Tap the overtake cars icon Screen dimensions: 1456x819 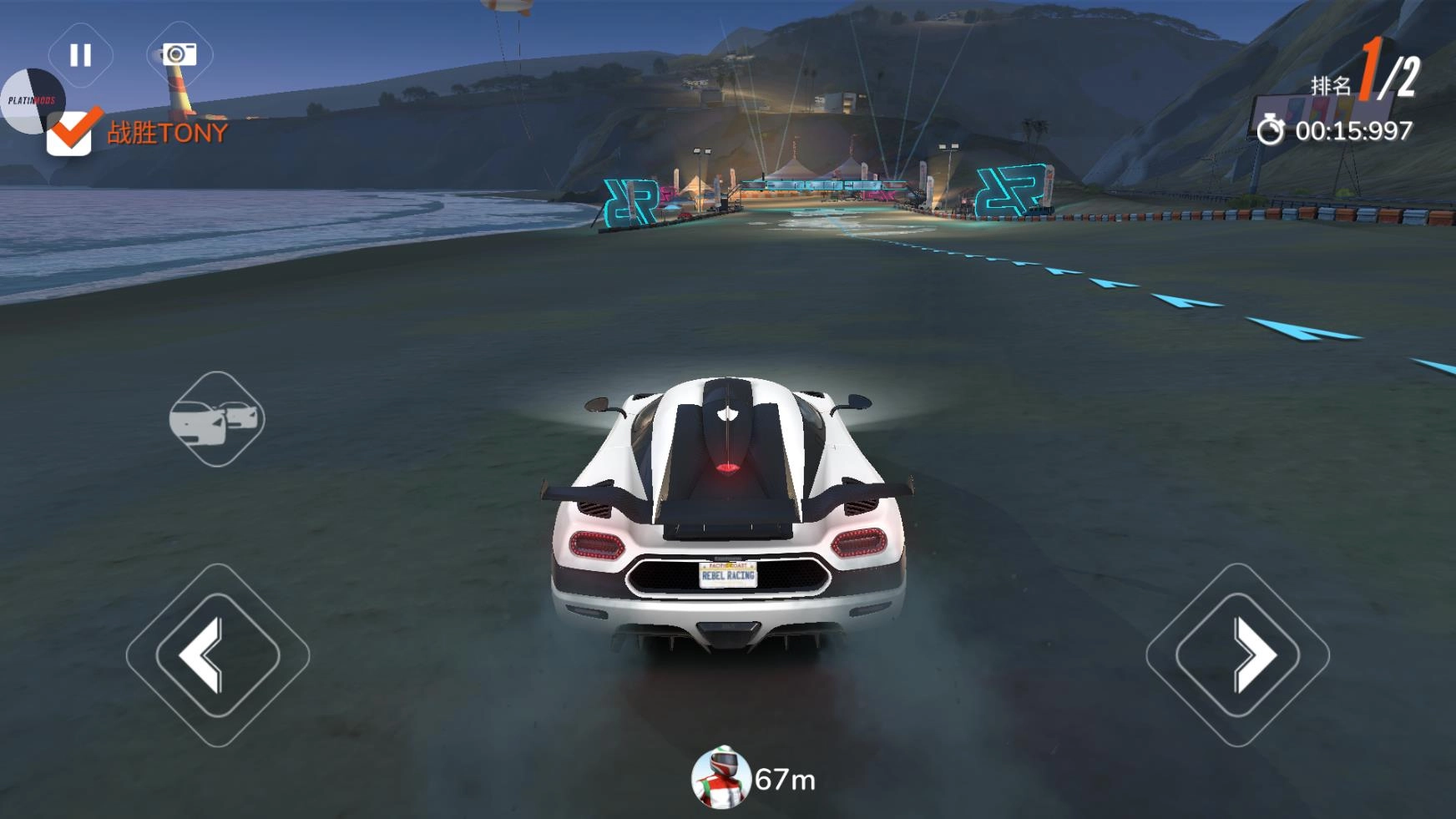point(215,420)
